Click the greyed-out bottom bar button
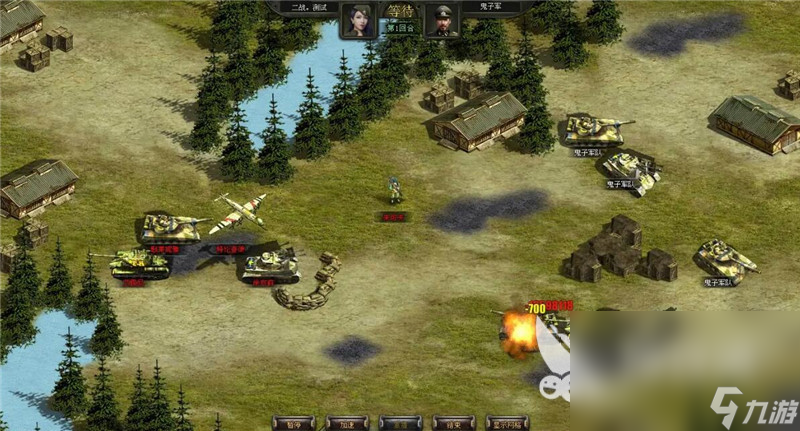The height and width of the screenshot is (431, 800). pos(399,423)
